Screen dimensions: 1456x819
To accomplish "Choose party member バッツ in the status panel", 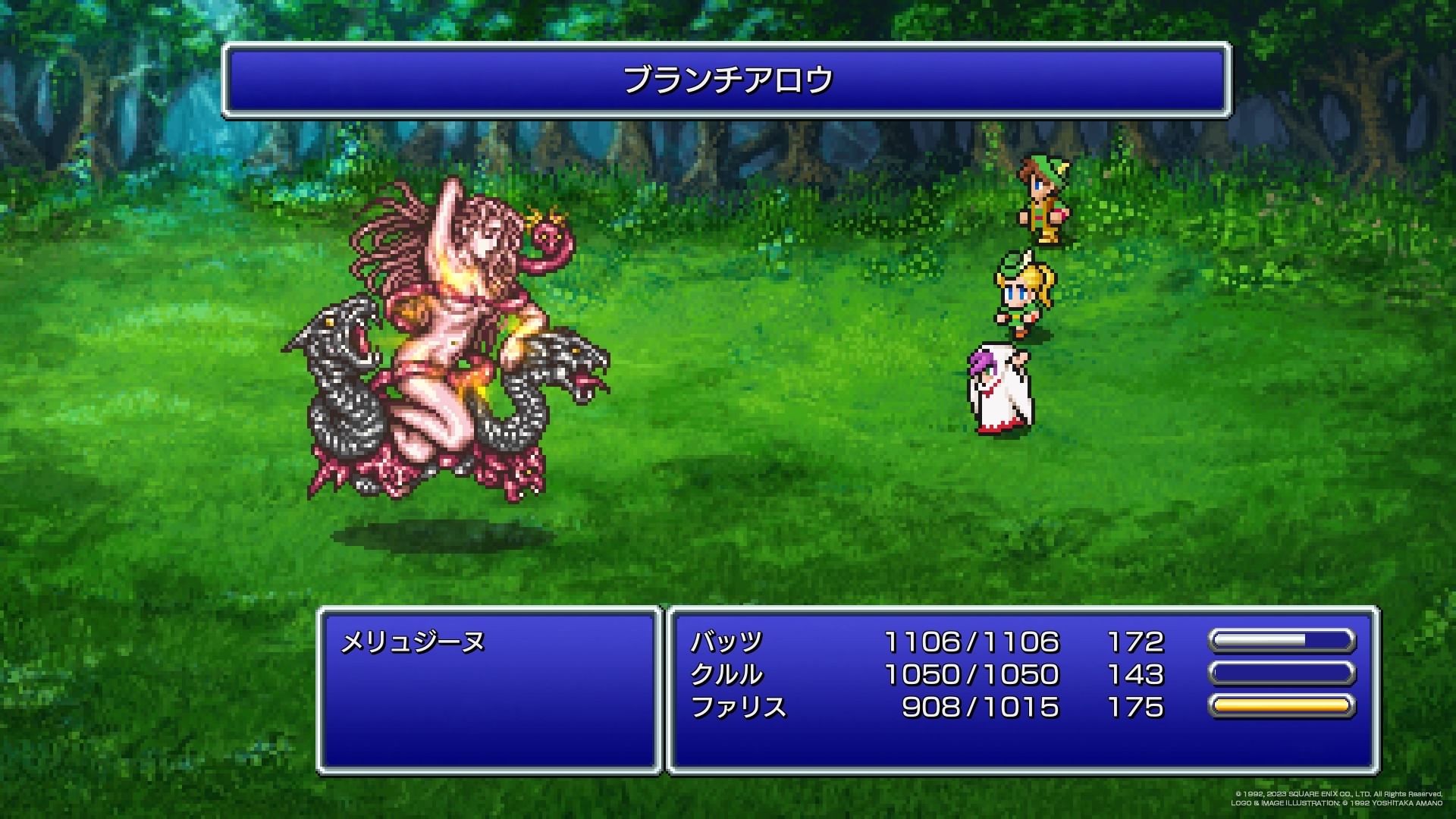I will point(726,642).
